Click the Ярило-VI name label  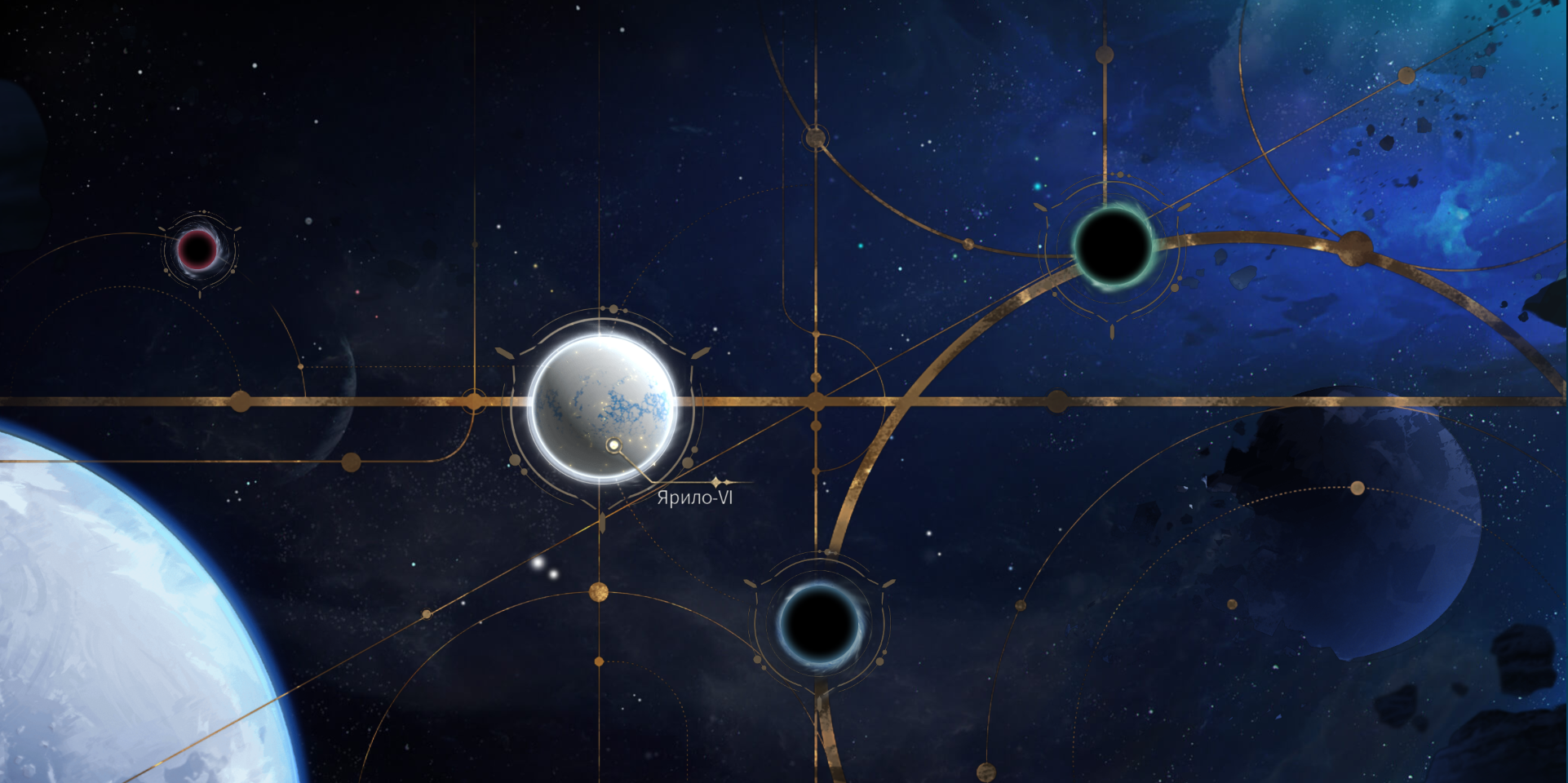[694, 498]
